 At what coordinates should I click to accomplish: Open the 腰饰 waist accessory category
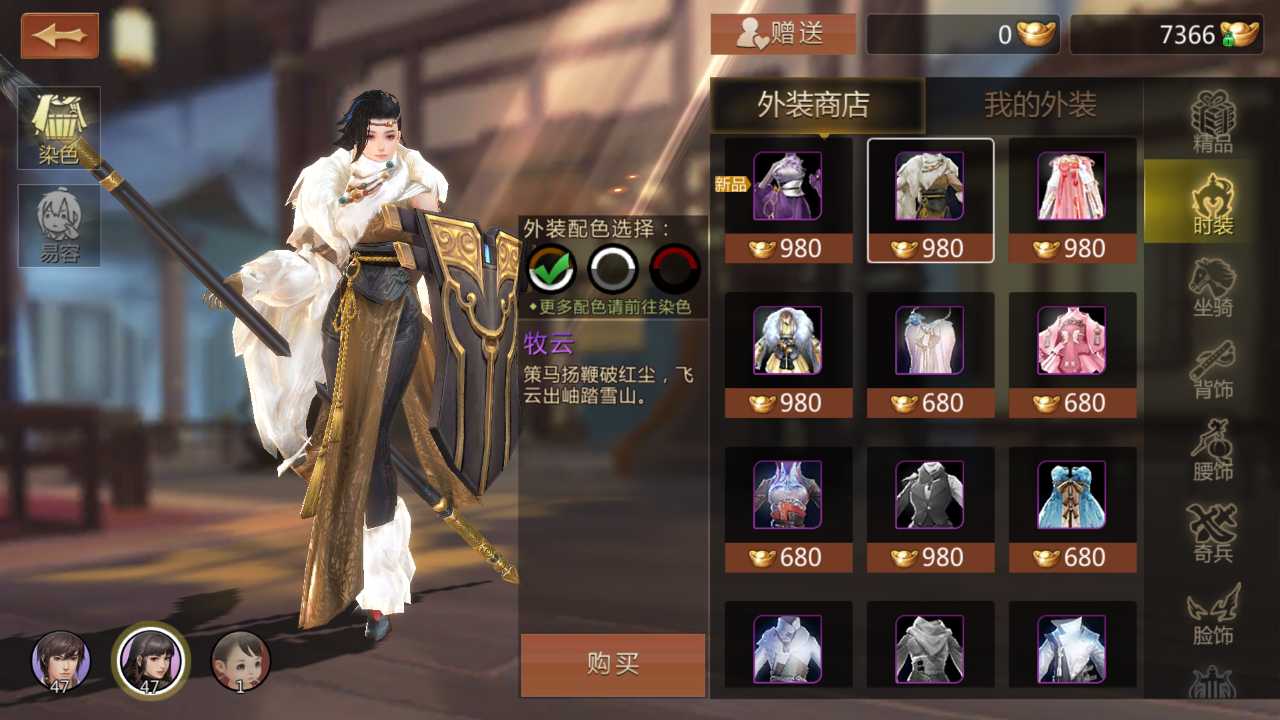[1212, 451]
